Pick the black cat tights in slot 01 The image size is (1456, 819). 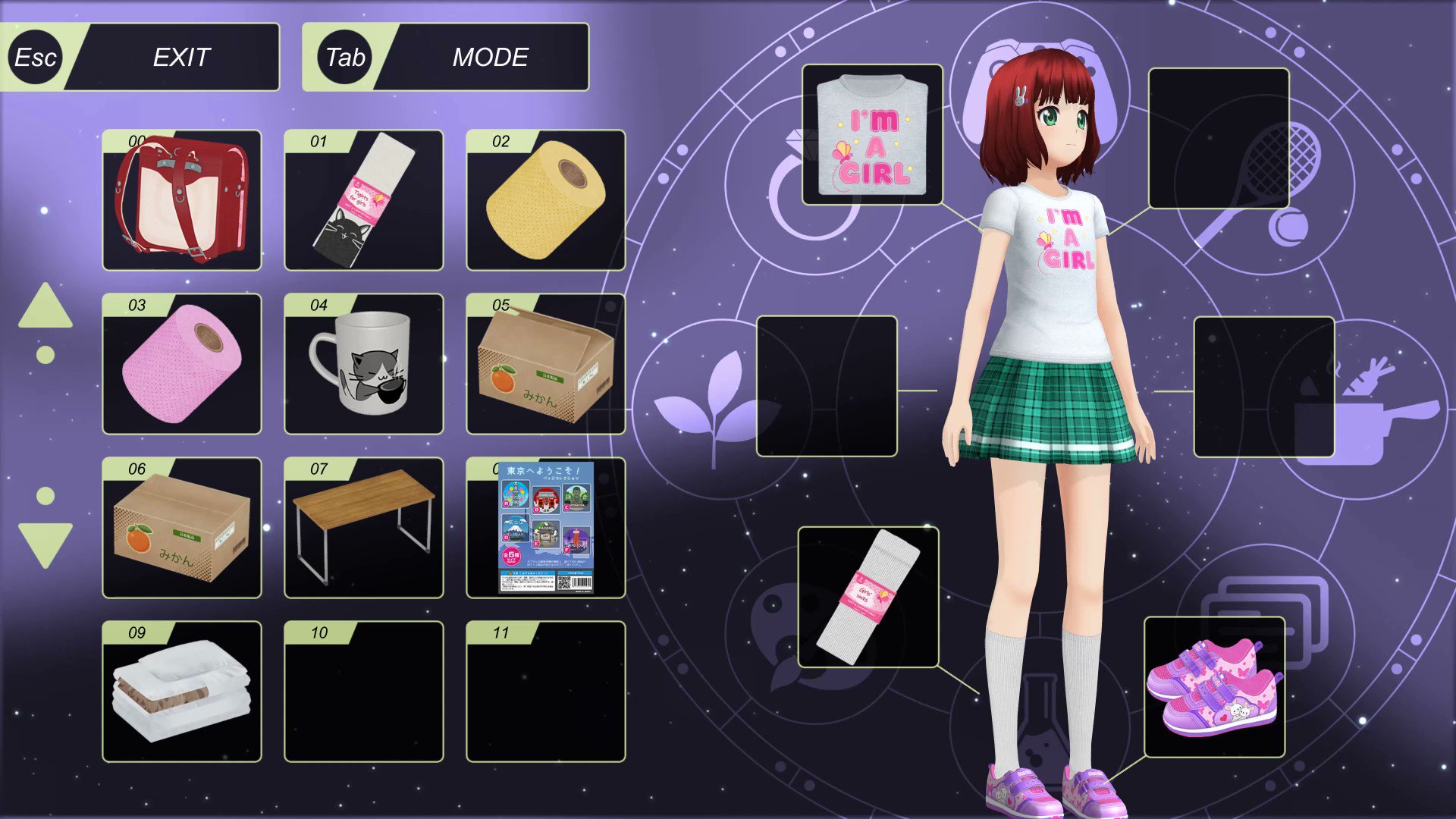(363, 199)
